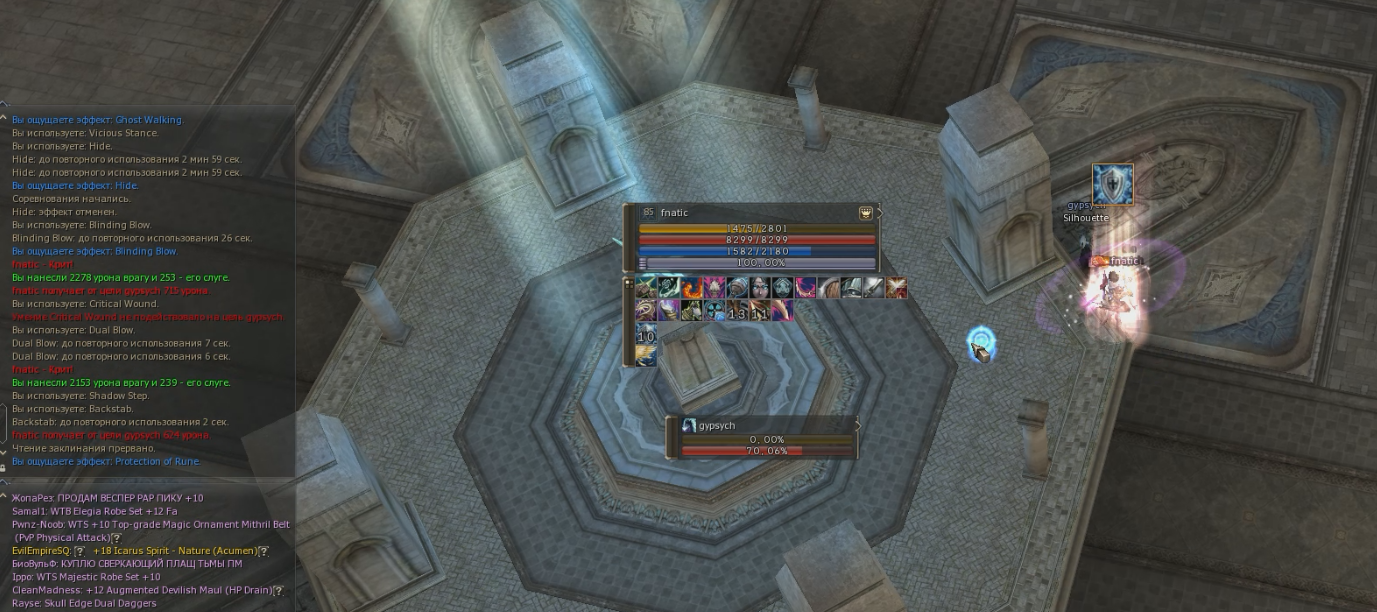
Task: Expand fnatic's status window with the side arrow
Action: coord(879,212)
